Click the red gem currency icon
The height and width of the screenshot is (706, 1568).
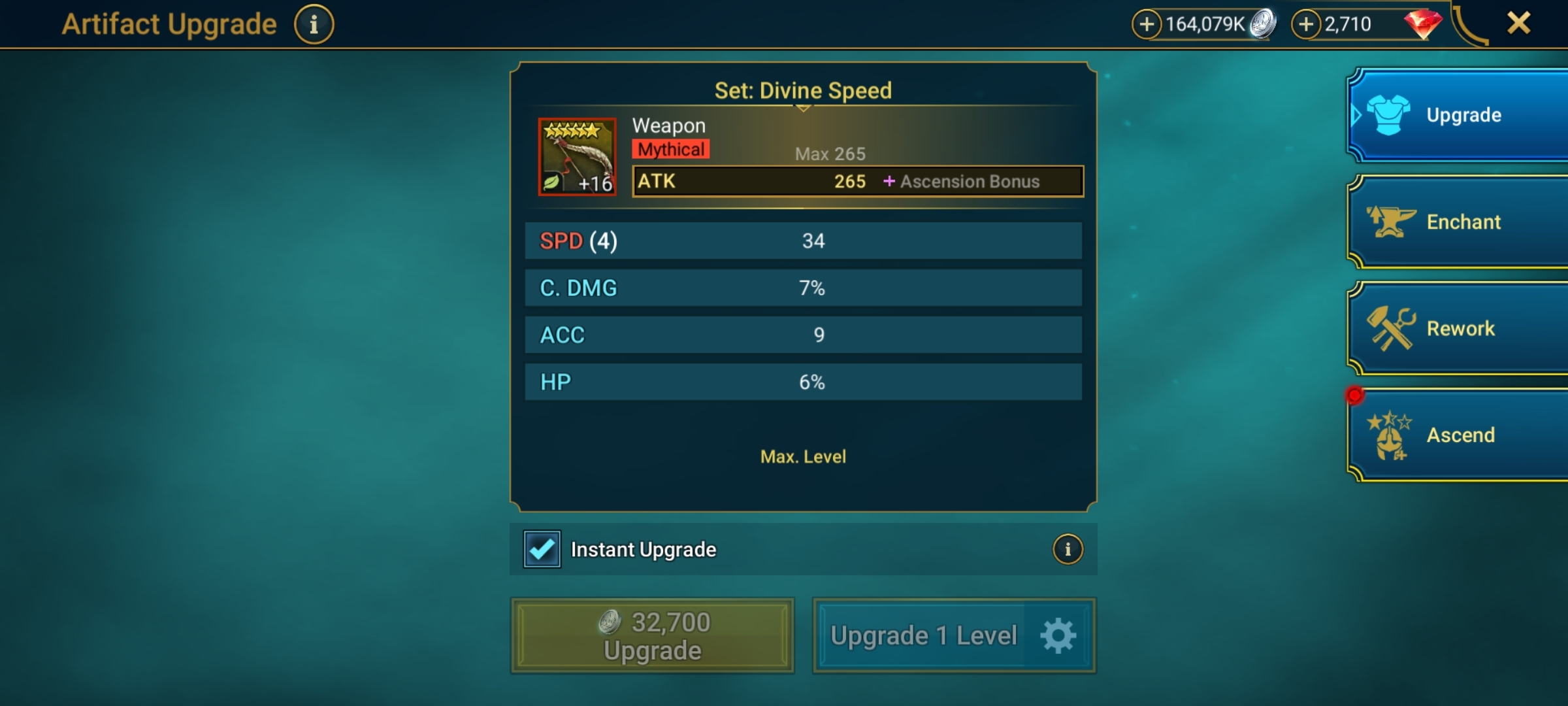pos(1423,24)
